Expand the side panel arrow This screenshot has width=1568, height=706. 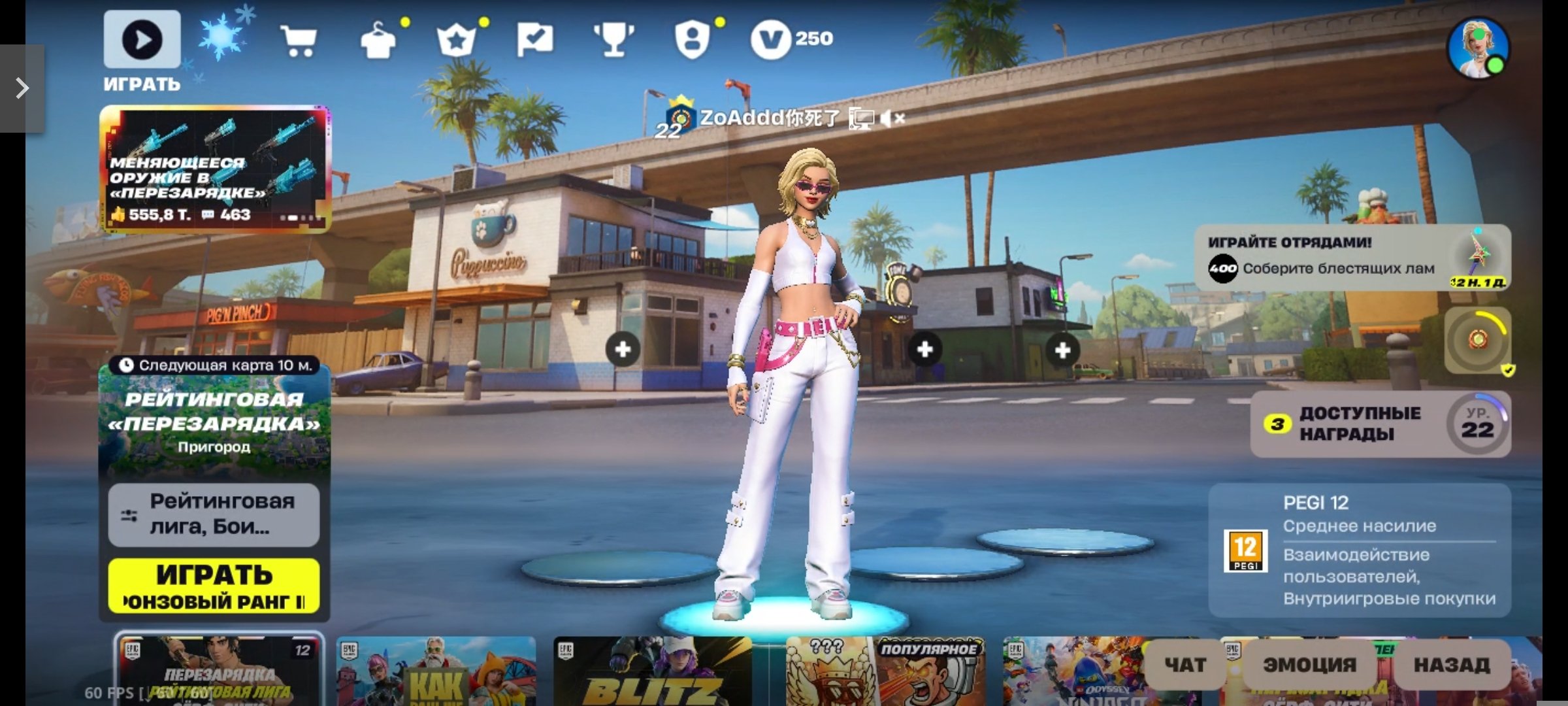[x=22, y=88]
